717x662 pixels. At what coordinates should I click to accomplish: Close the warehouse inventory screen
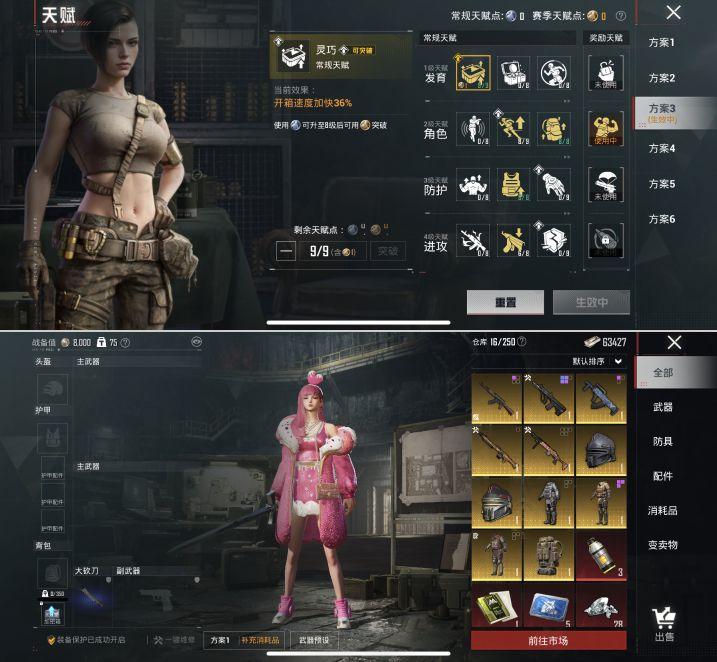click(673, 343)
